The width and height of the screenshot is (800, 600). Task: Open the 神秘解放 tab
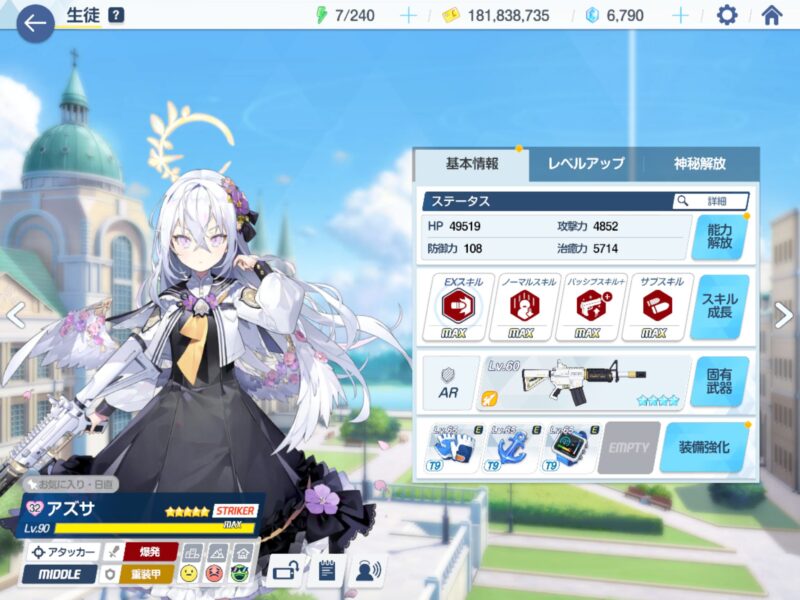(x=699, y=164)
